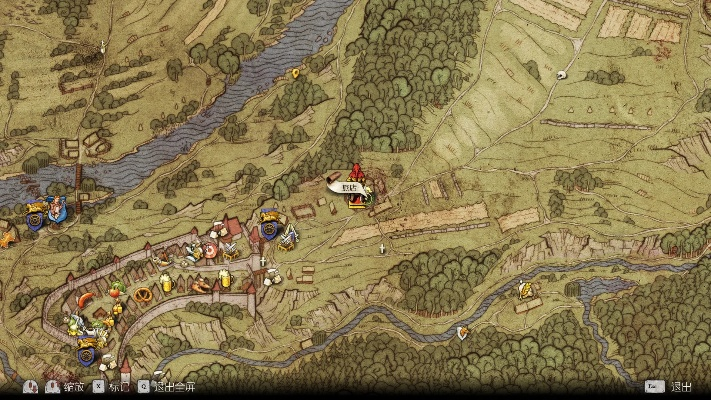Select the pretzel baker marker
This screenshot has width=711, height=400.
143,294
